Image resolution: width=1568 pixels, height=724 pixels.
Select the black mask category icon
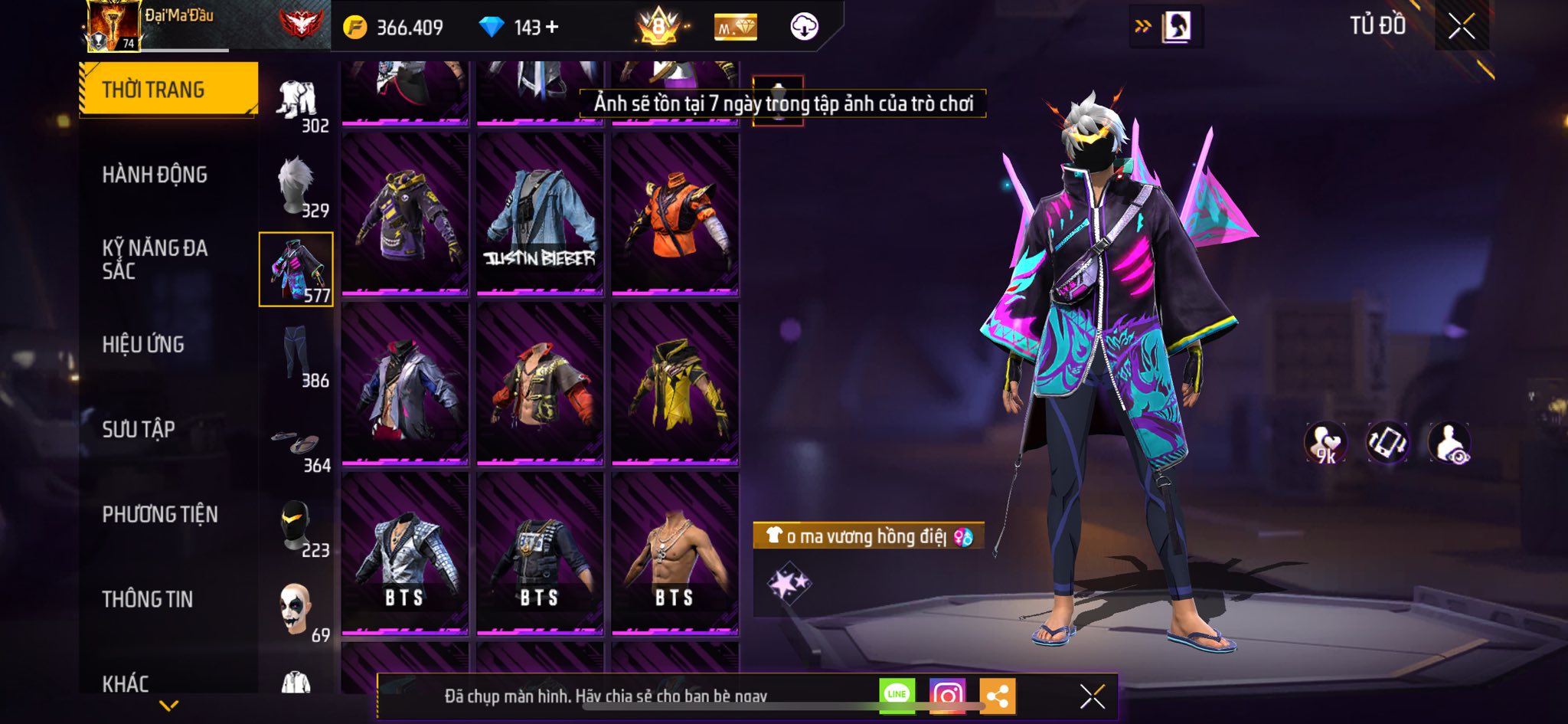click(x=296, y=526)
